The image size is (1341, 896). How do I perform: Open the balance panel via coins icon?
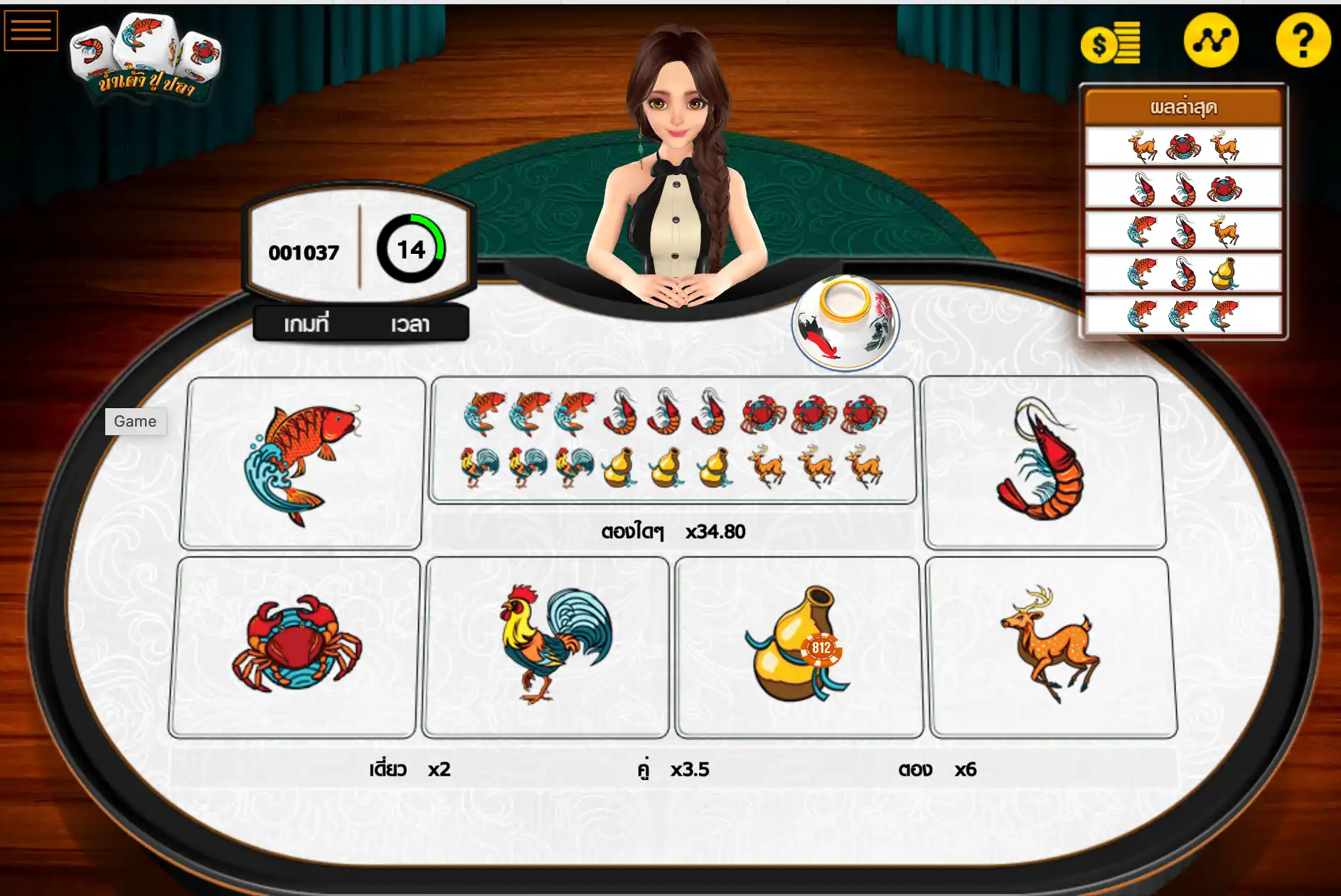[1111, 41]
